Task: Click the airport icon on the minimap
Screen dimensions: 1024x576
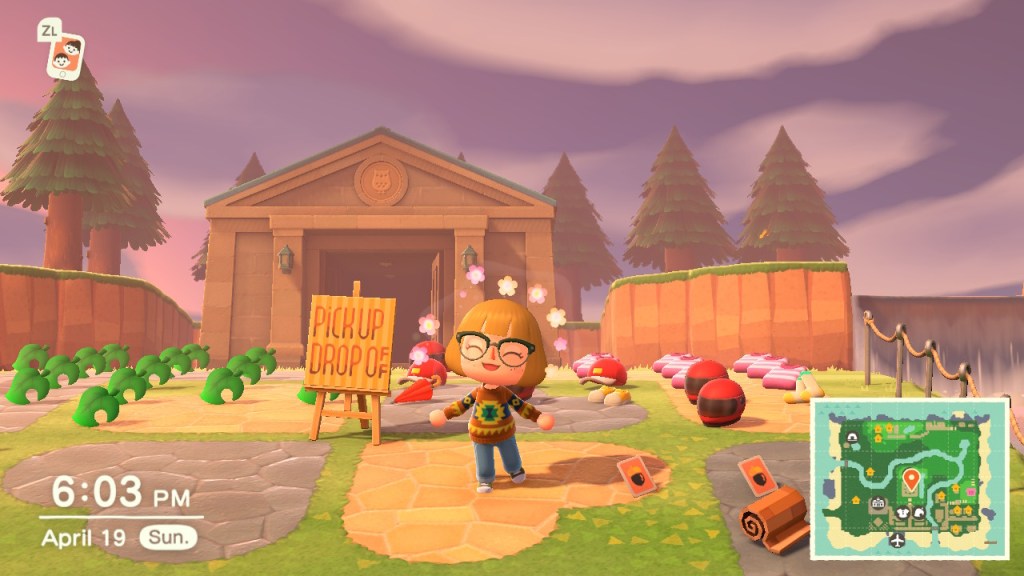Action: pyautogui.click(x=895, y=540)
